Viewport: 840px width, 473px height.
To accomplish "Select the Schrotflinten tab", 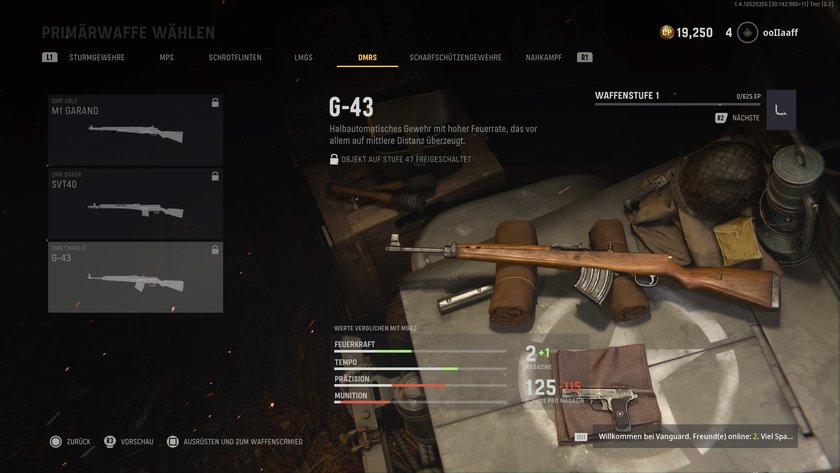I will 235,58.
